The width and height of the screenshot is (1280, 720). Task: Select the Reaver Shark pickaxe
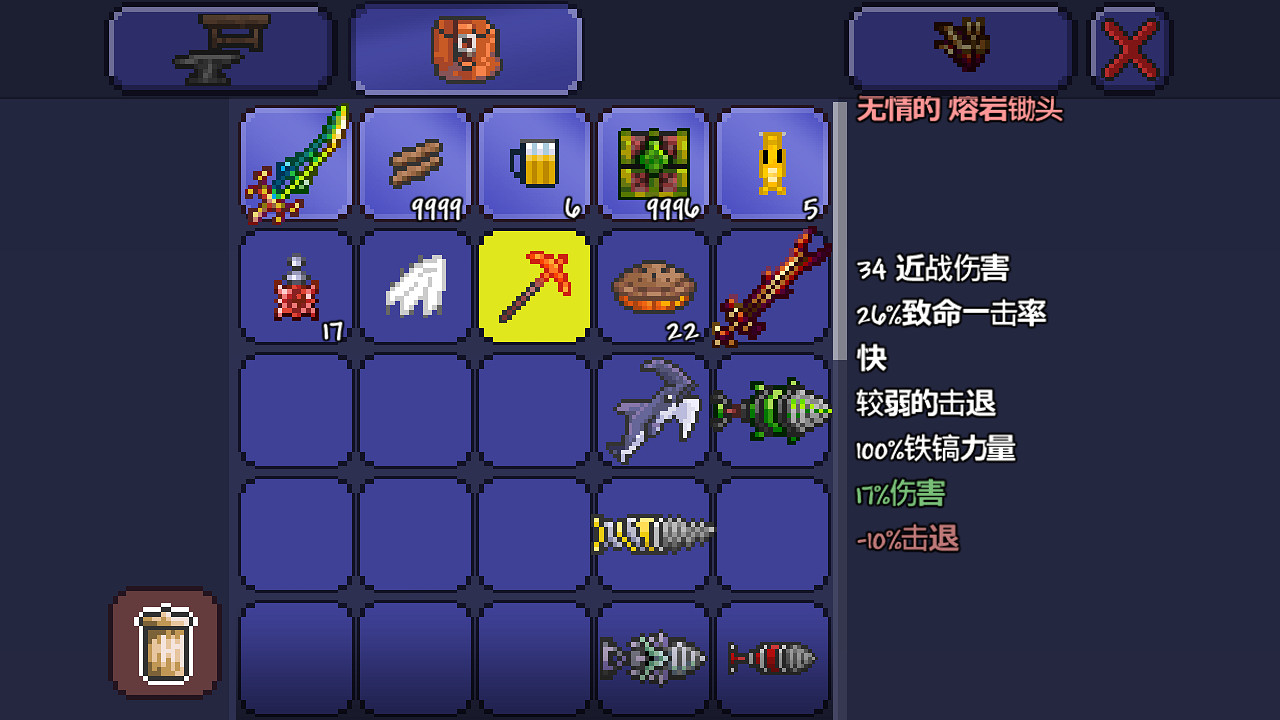[x=652, y=410]
